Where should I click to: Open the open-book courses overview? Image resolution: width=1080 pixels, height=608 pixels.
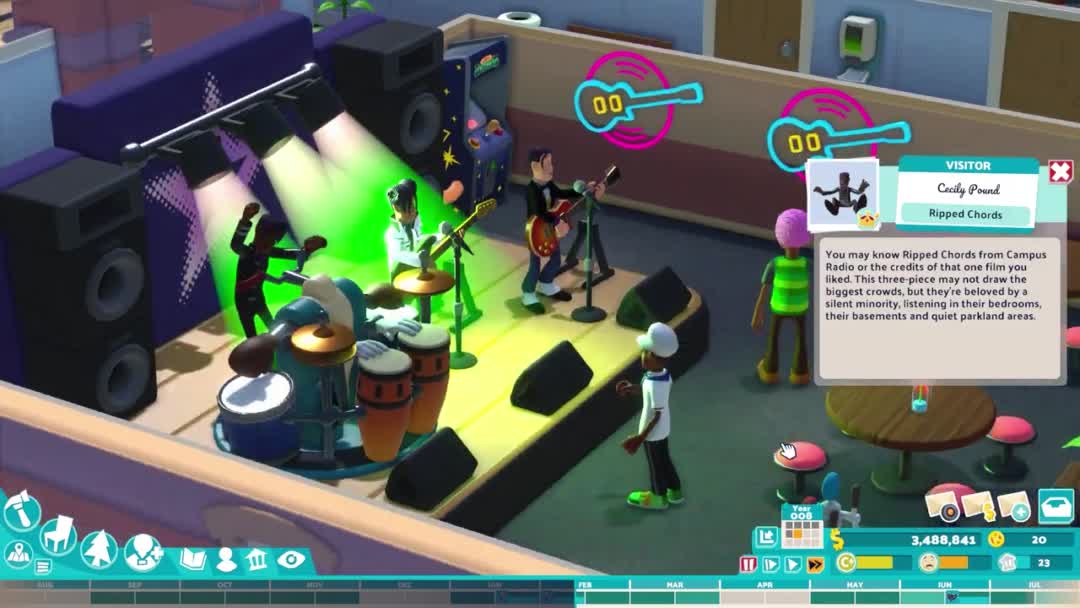click(192, 559)
